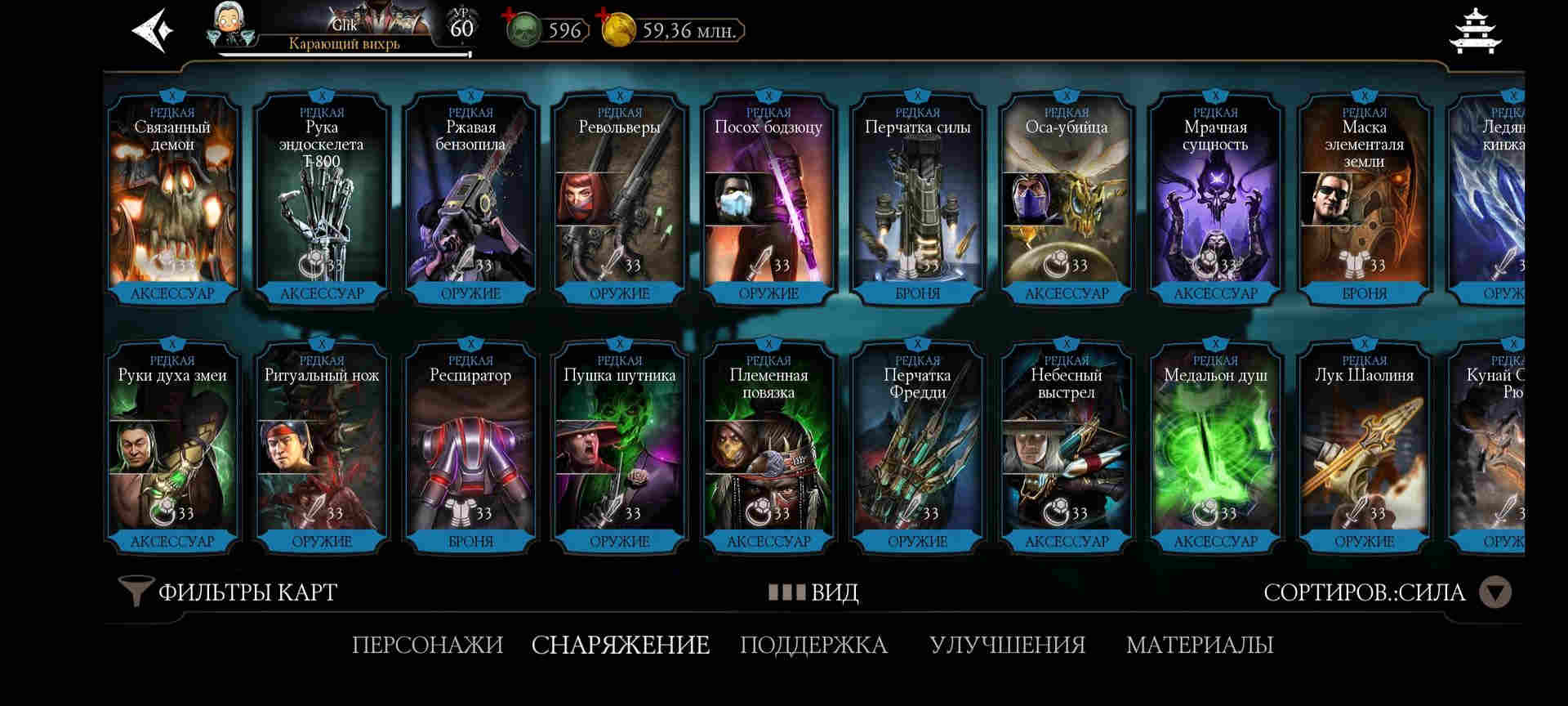Select the Перчатка силы armor card
Viewport: 1568px width, 706px height.
point(917,199)
